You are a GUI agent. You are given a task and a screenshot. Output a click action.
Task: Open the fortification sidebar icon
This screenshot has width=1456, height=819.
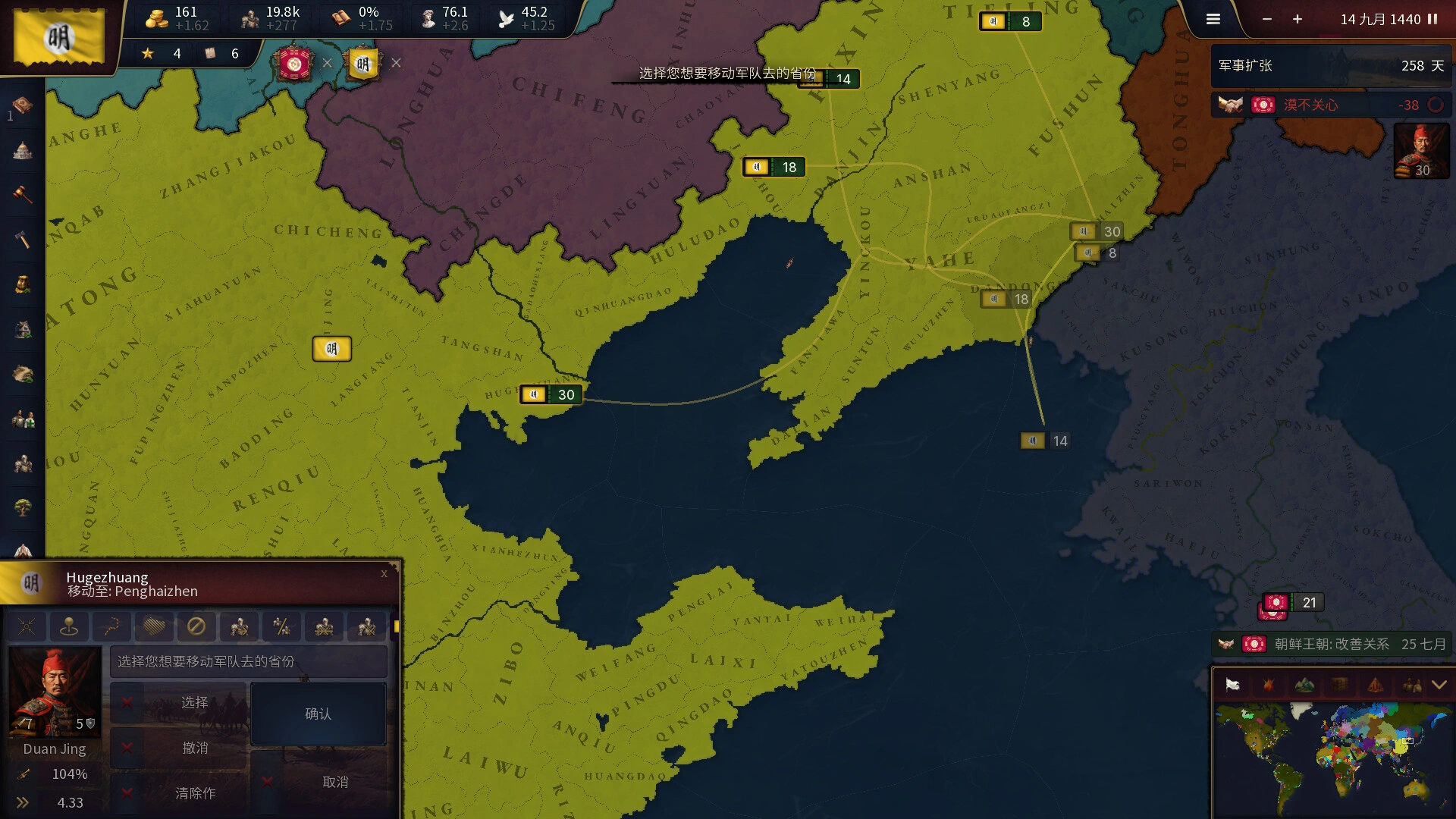21,463
